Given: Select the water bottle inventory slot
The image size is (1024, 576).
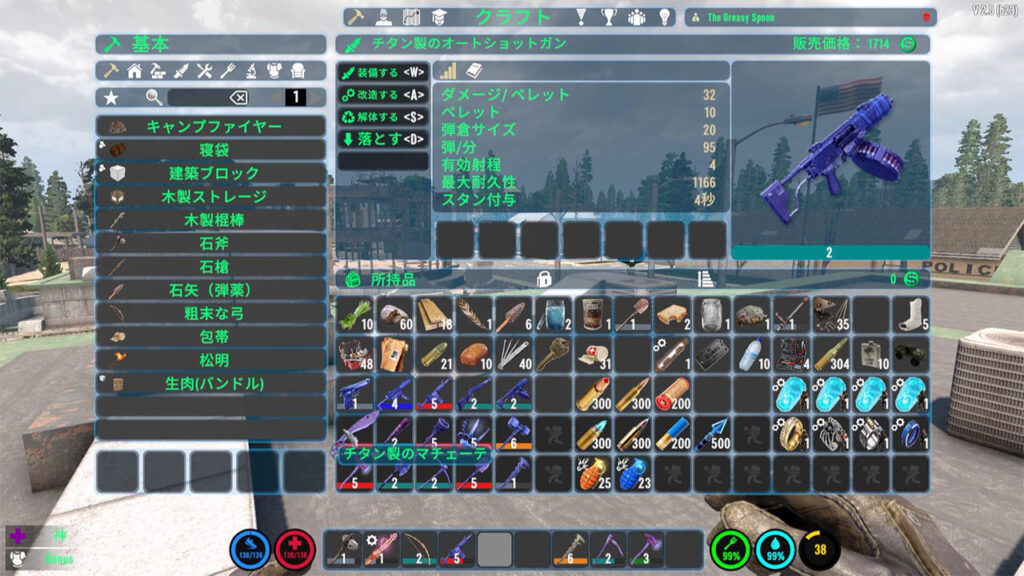Looking at the screenshot, I should pos(752,353).
